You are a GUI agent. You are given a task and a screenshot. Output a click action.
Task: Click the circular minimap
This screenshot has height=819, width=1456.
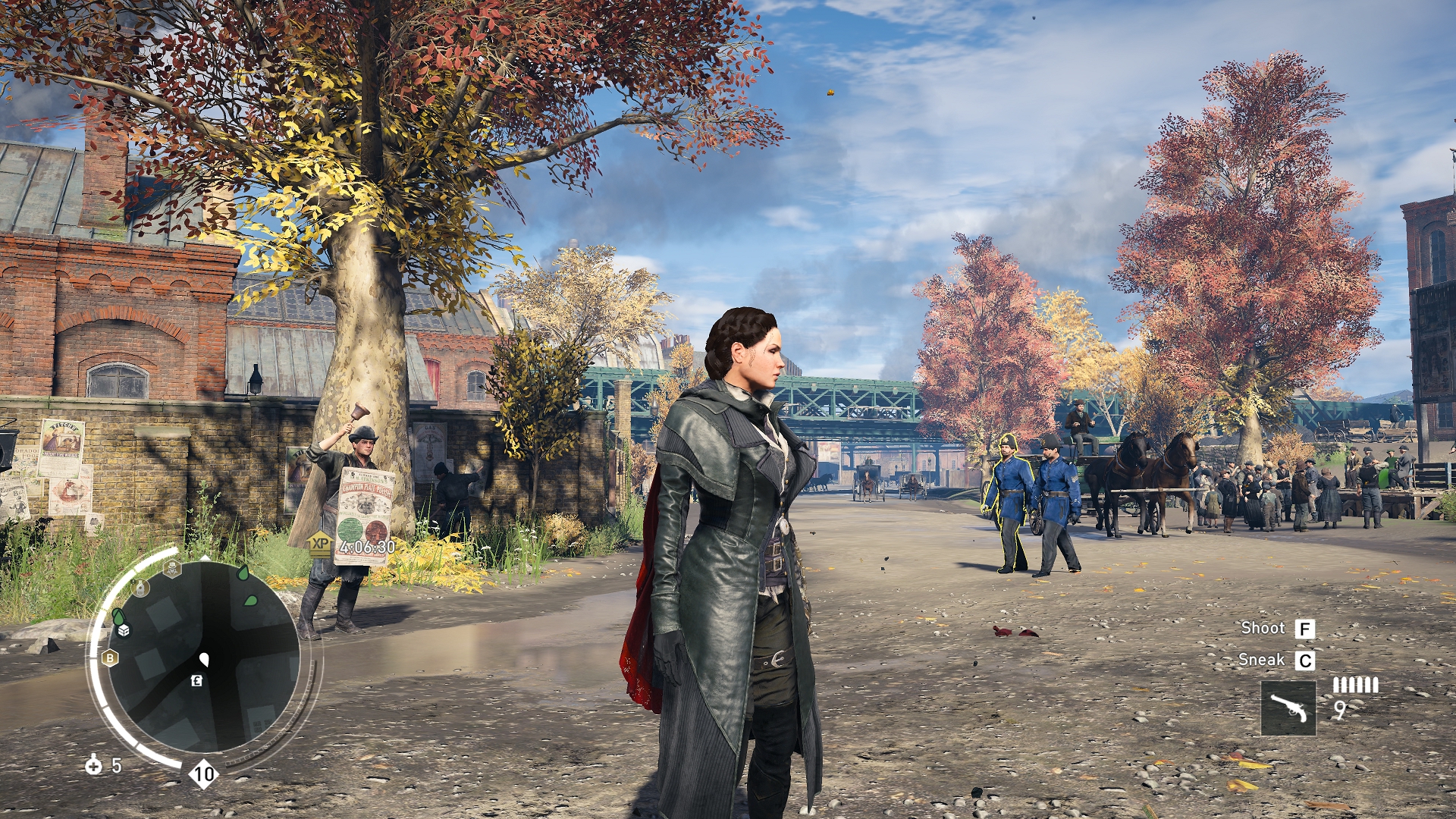click(203, 658)
